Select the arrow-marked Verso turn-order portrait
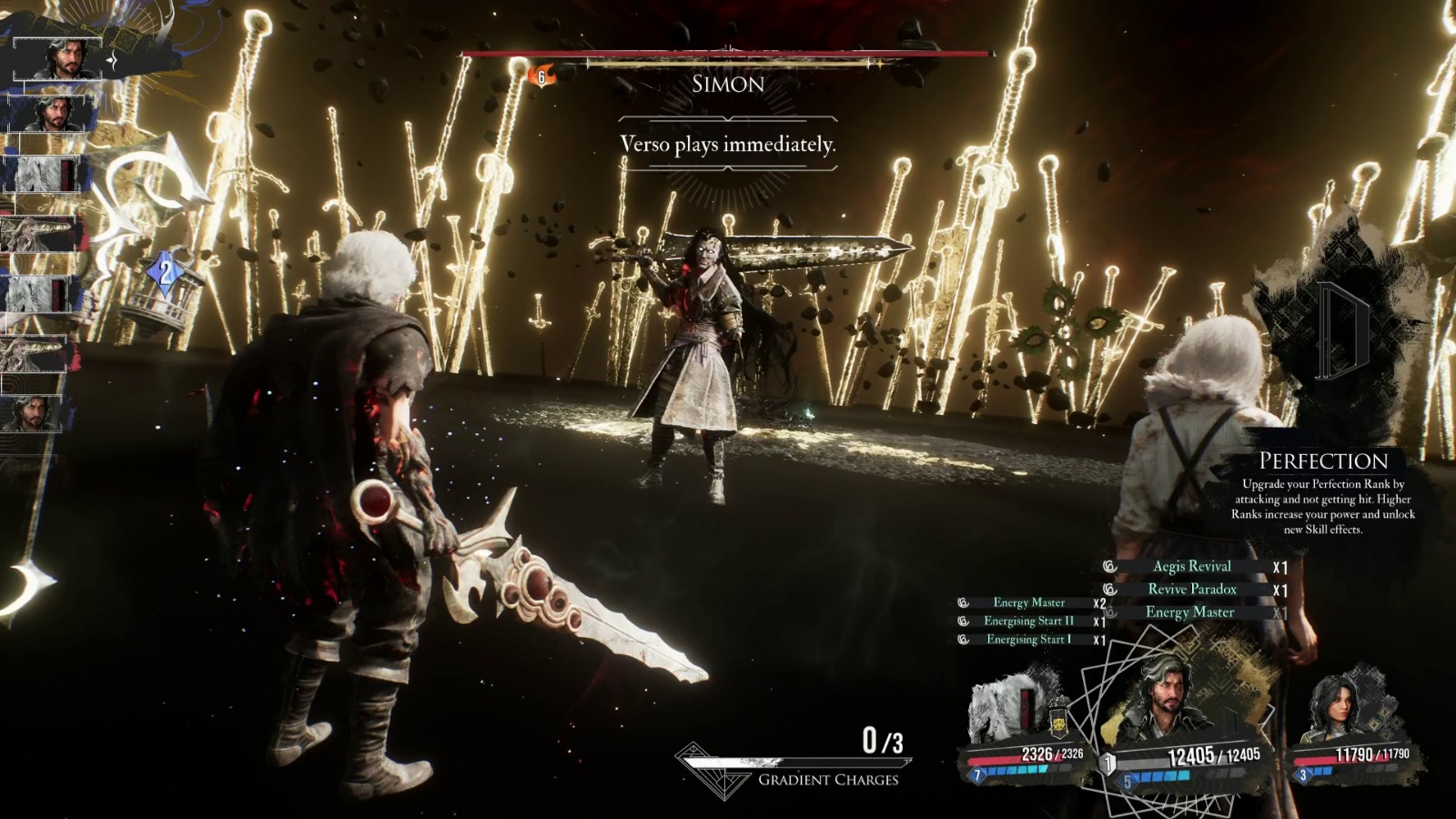1456x819 pixels. click(66, 60)
